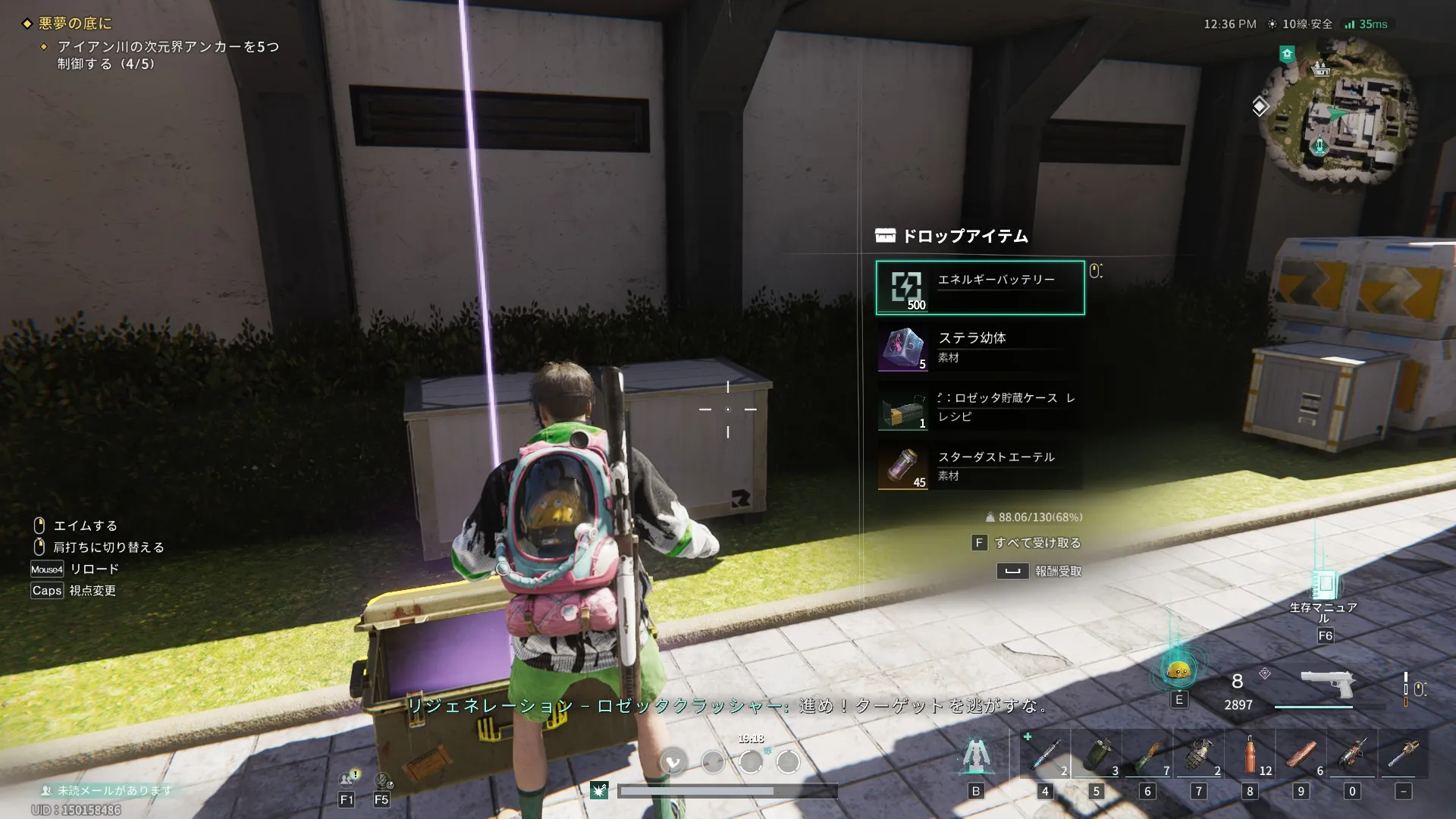This screenshot has width=1456, height=819.
Task: Open the 未読メール unread mail notification
Action: [108, 790]
